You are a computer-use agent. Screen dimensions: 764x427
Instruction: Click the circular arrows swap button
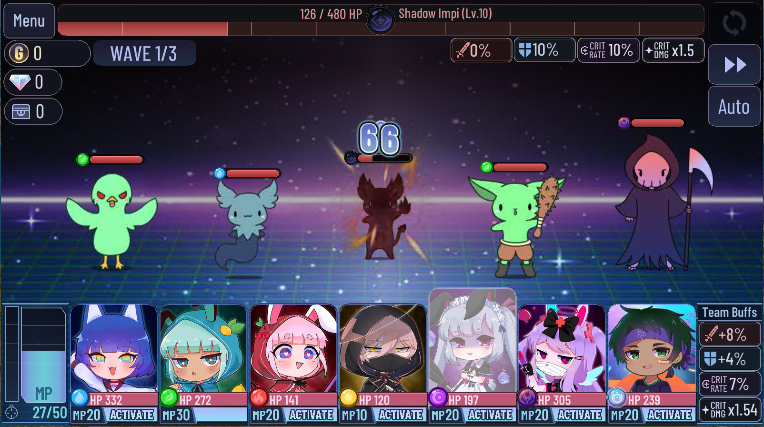(735, 22)
